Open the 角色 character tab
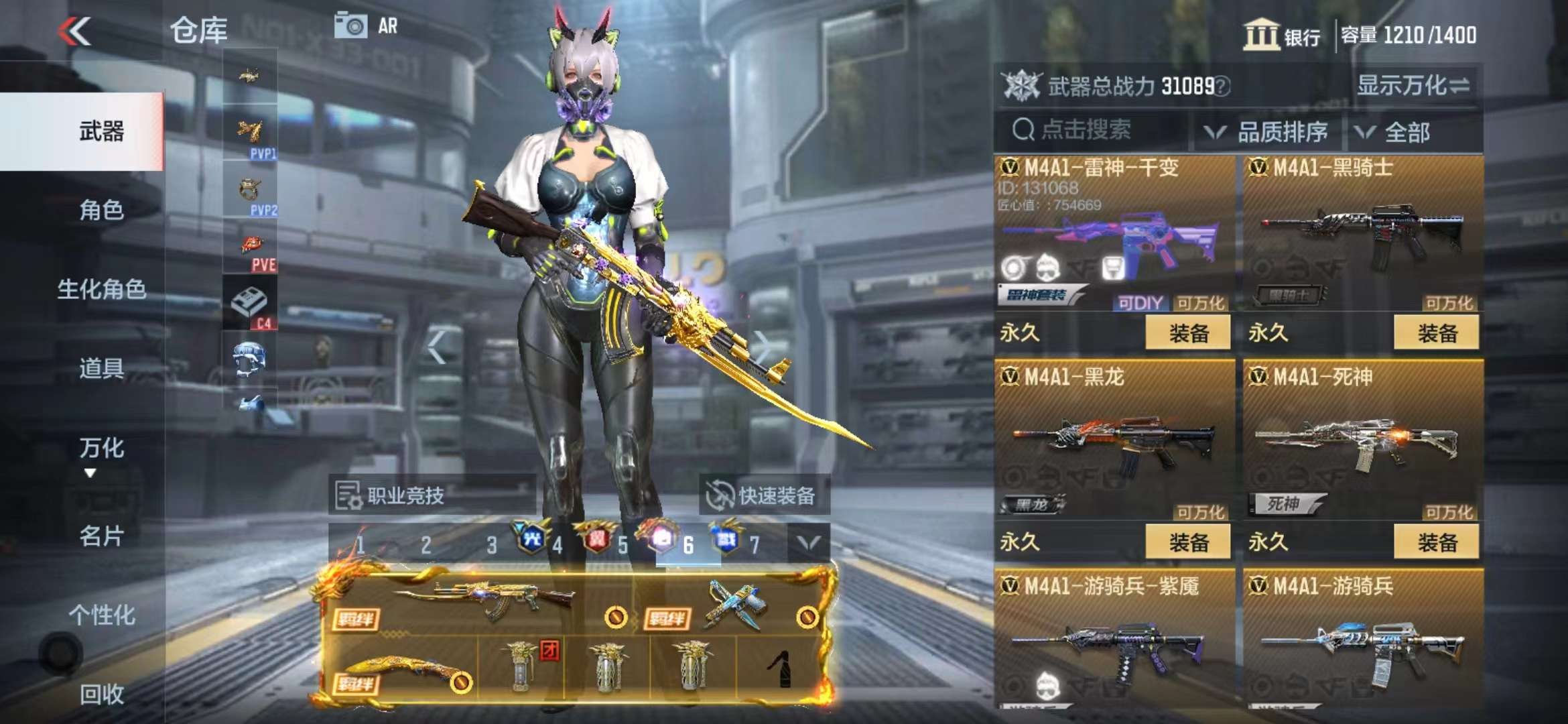 click(x=101, y=210)
